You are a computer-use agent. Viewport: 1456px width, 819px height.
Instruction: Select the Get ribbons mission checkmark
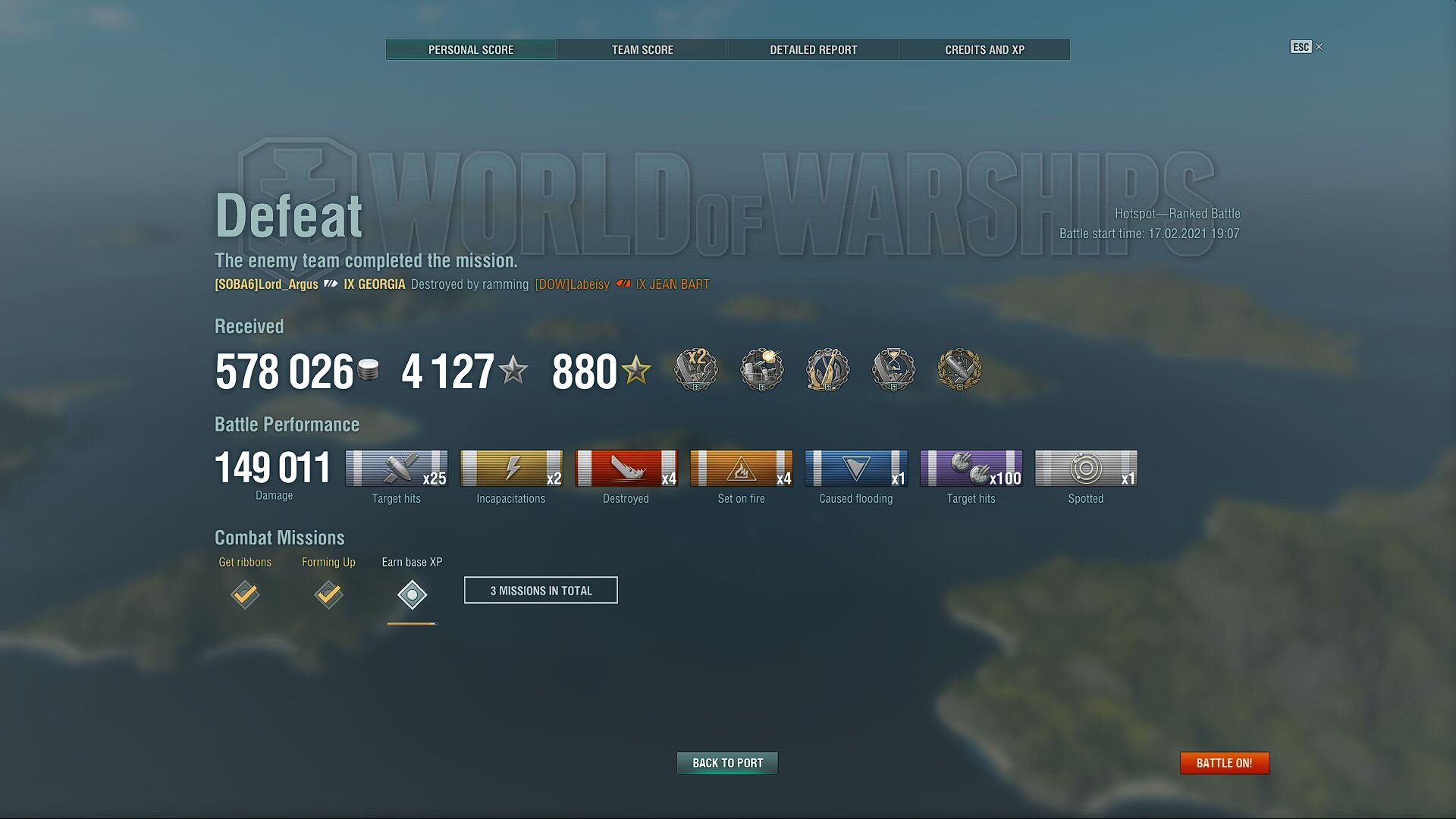click(x=245, y=595)
